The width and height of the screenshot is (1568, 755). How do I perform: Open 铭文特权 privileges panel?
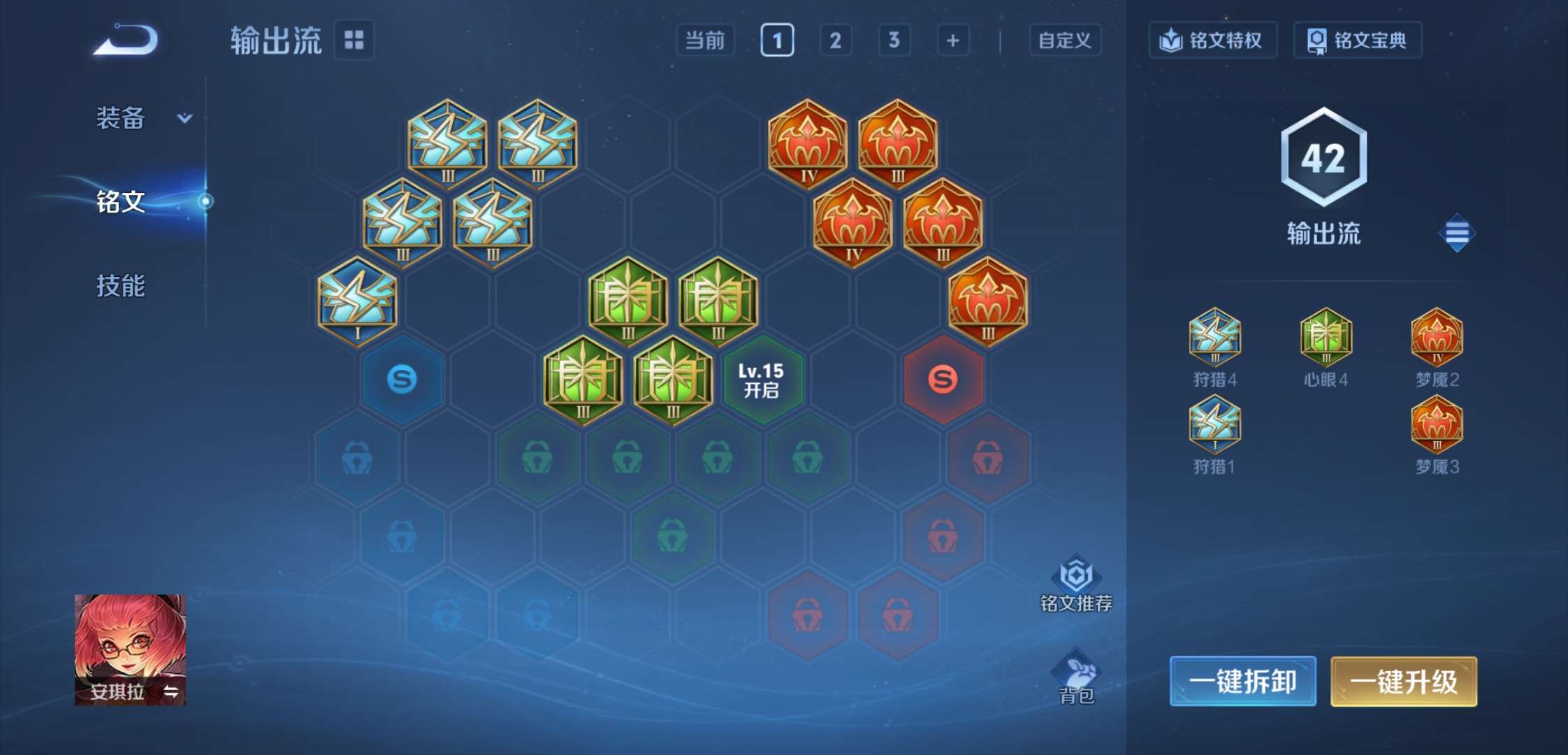[x=1213, y=40]
